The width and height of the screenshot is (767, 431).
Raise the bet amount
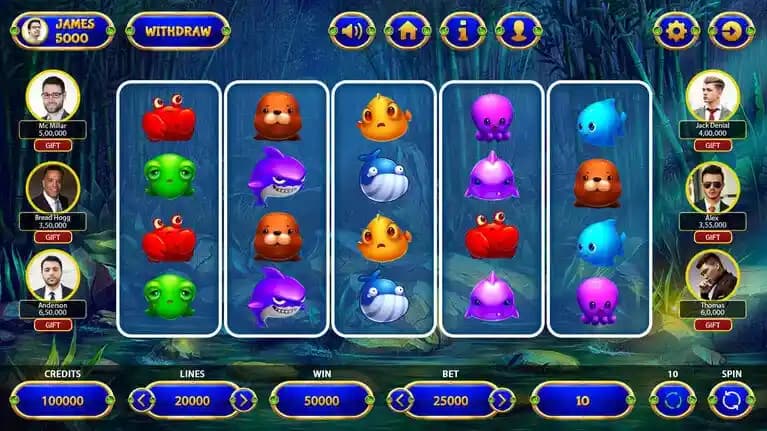(x=501, y=401)
